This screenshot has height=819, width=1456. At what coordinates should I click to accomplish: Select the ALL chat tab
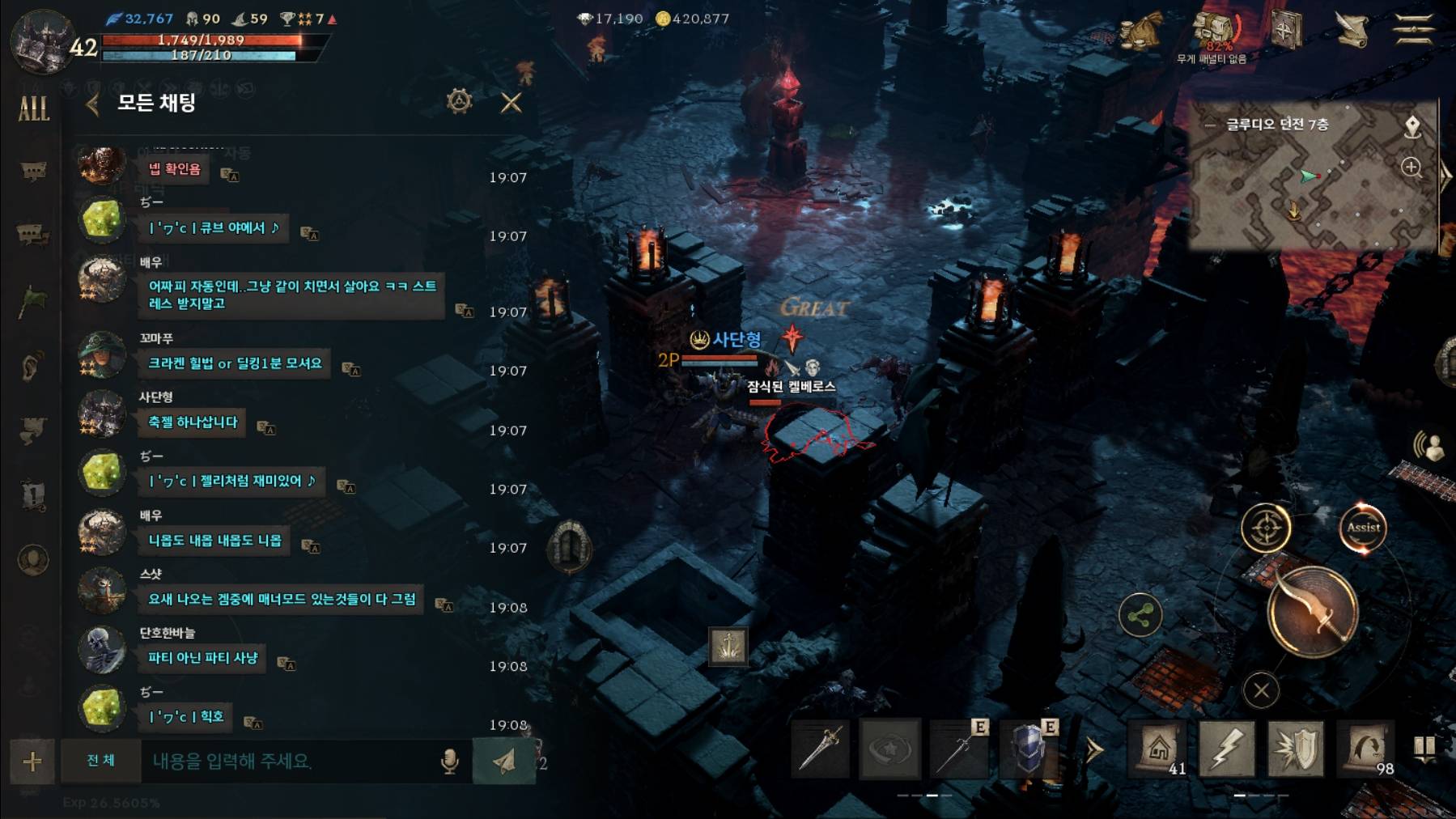(x=33, y=108)
